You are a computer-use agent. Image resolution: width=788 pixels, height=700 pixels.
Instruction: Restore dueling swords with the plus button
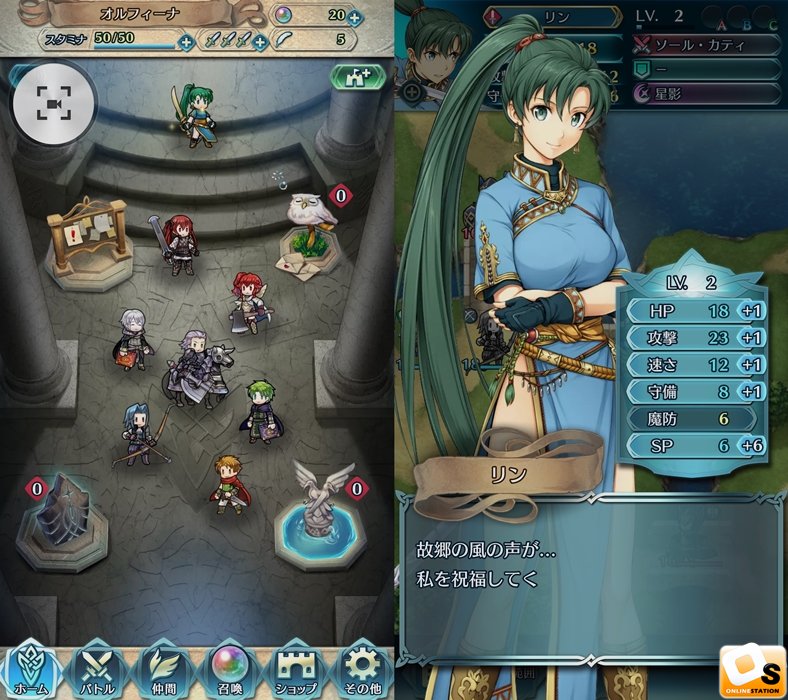coord(260,42)
